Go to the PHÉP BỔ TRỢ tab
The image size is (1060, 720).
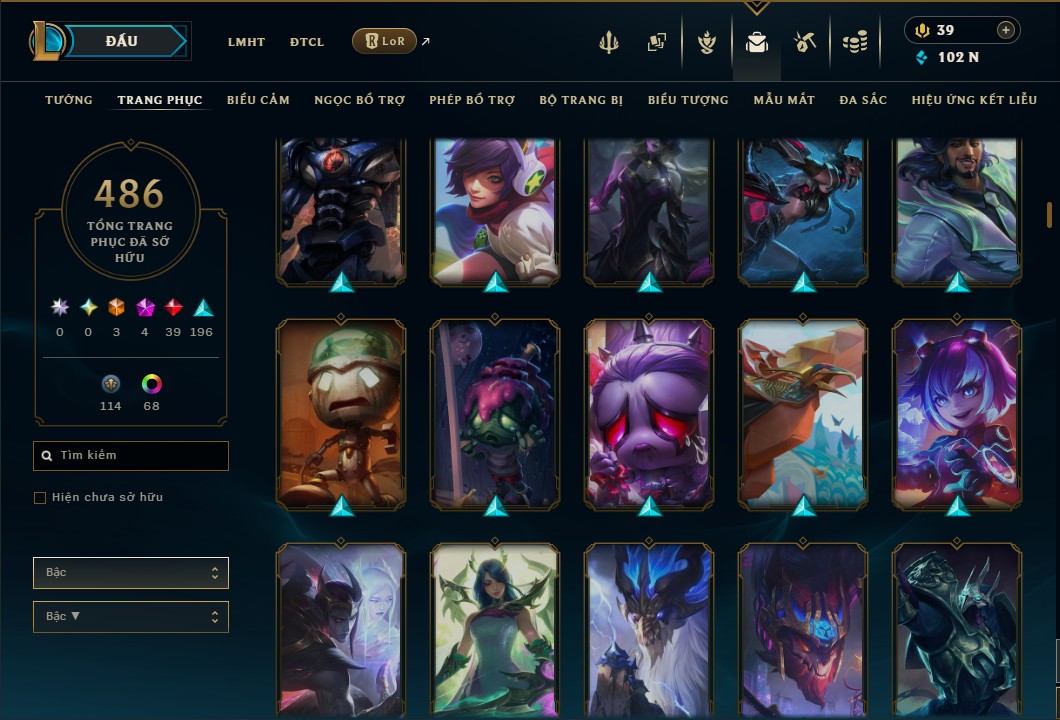pos(472,100)
